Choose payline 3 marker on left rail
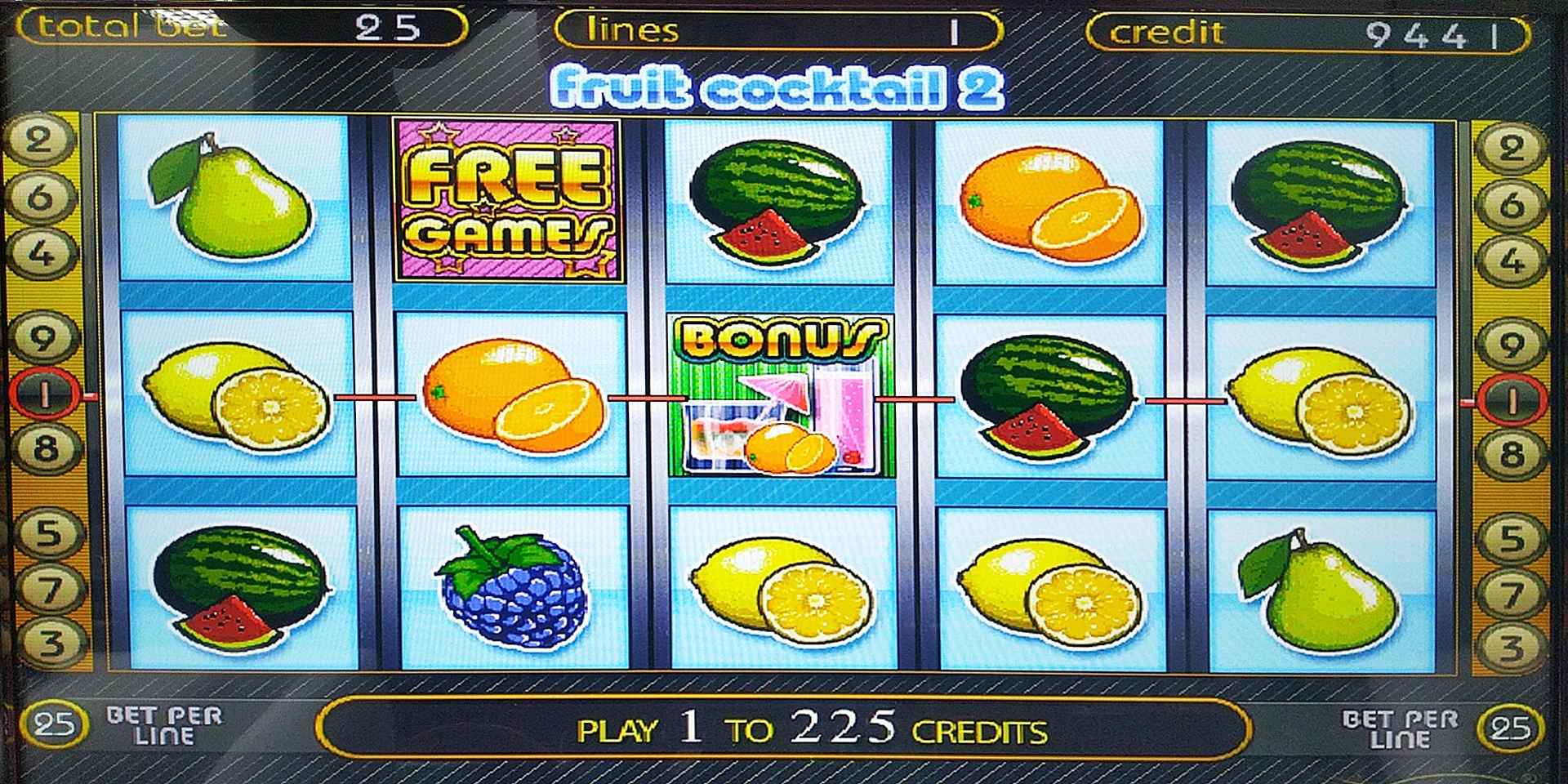Screen dimensions: 1568x784 click(51, 644)
